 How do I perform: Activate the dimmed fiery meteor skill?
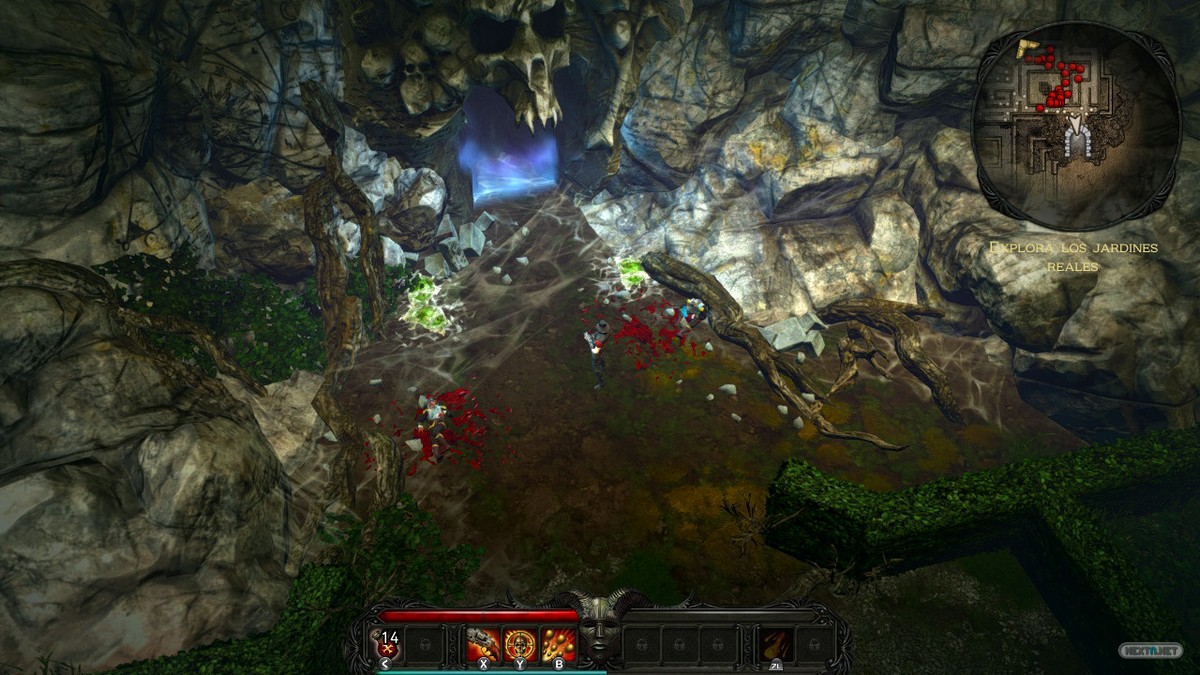pos(775,645)
